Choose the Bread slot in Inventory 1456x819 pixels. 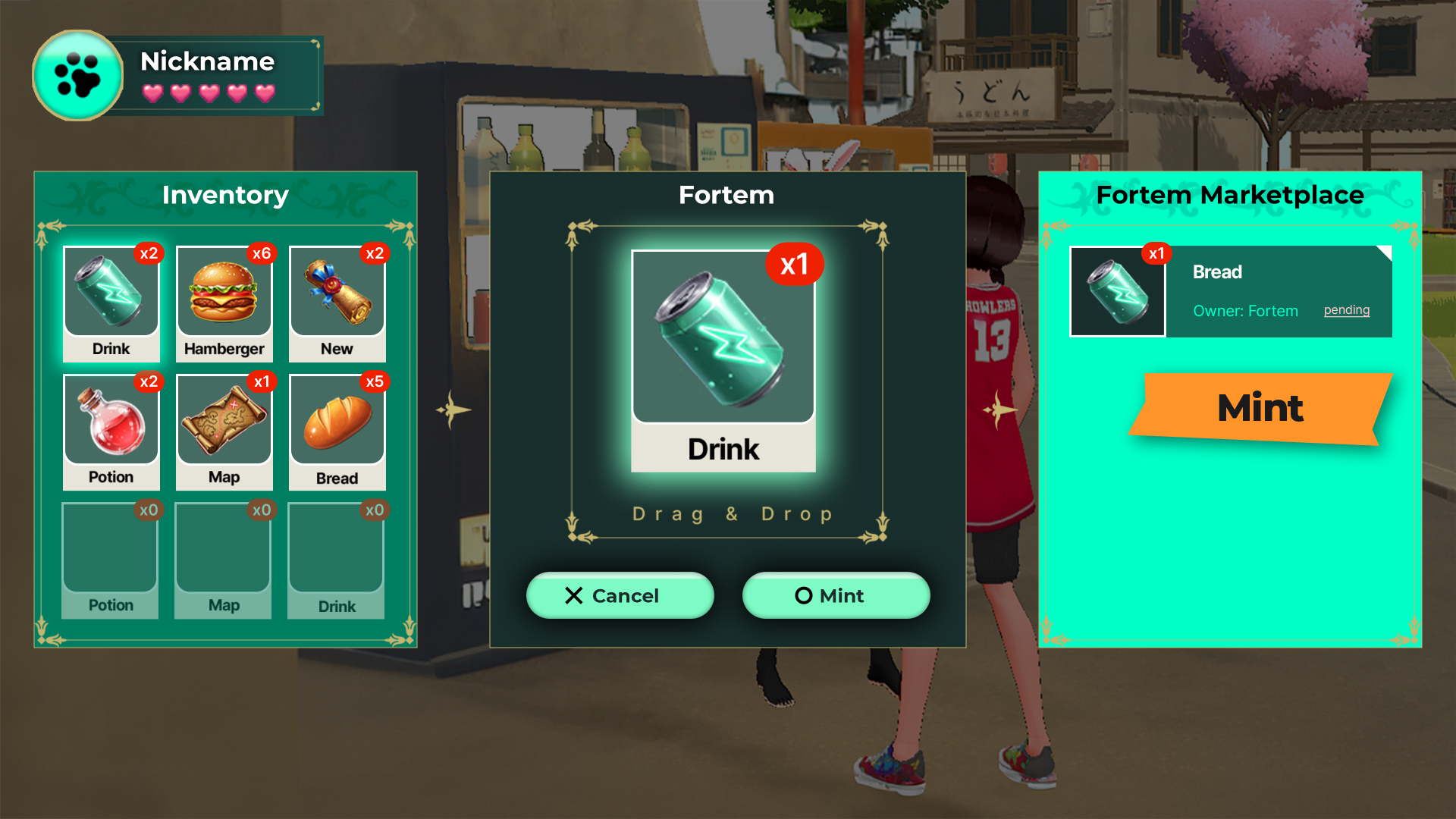click(x=337, y=431)
